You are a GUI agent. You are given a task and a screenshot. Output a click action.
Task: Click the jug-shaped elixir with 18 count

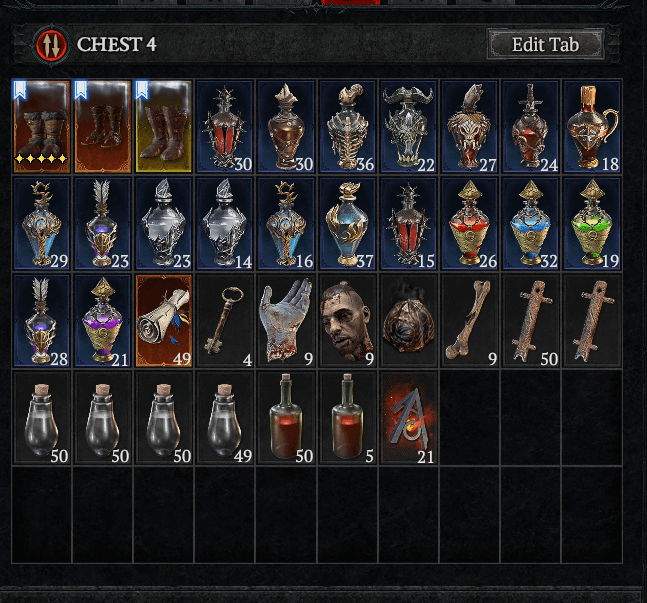(592, 126)
